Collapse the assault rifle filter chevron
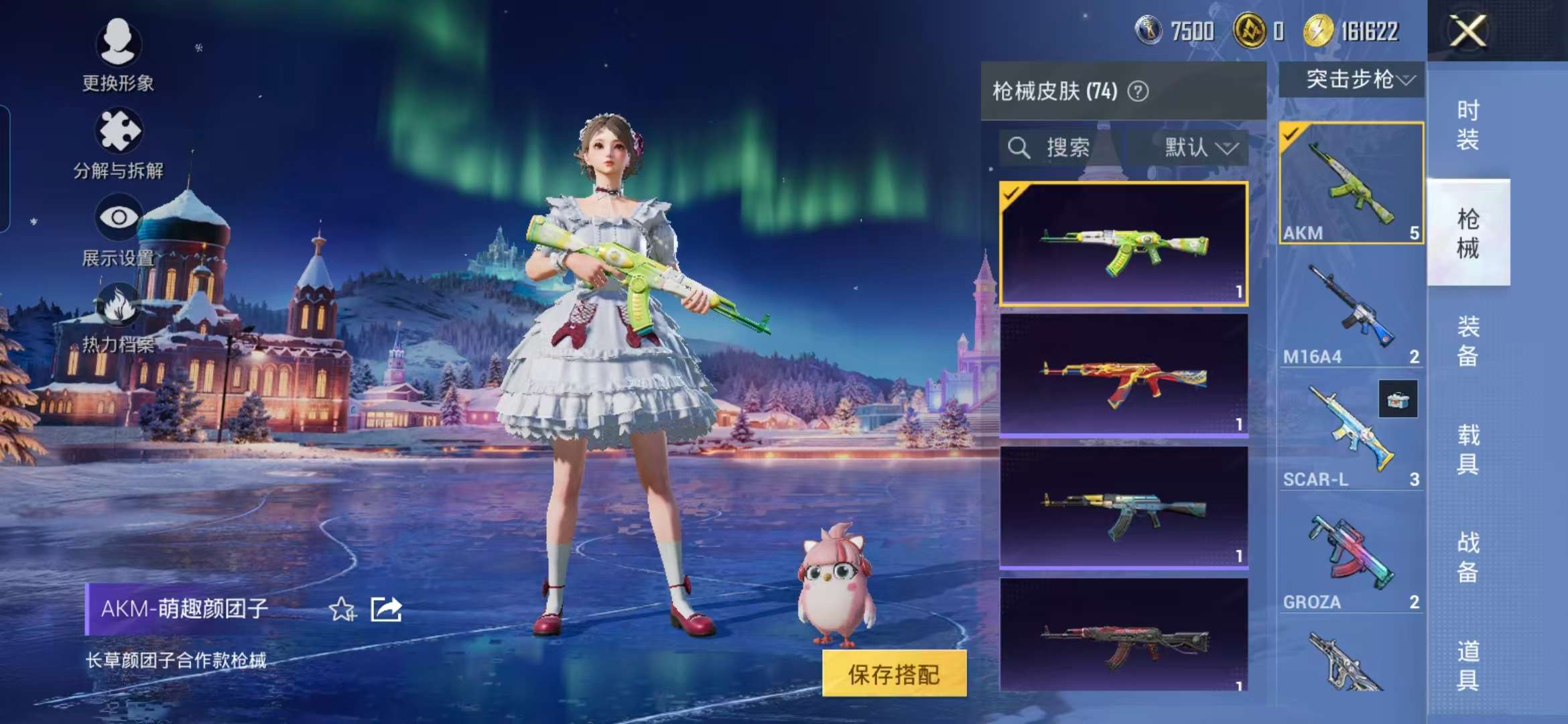 tap(1406, 80)
